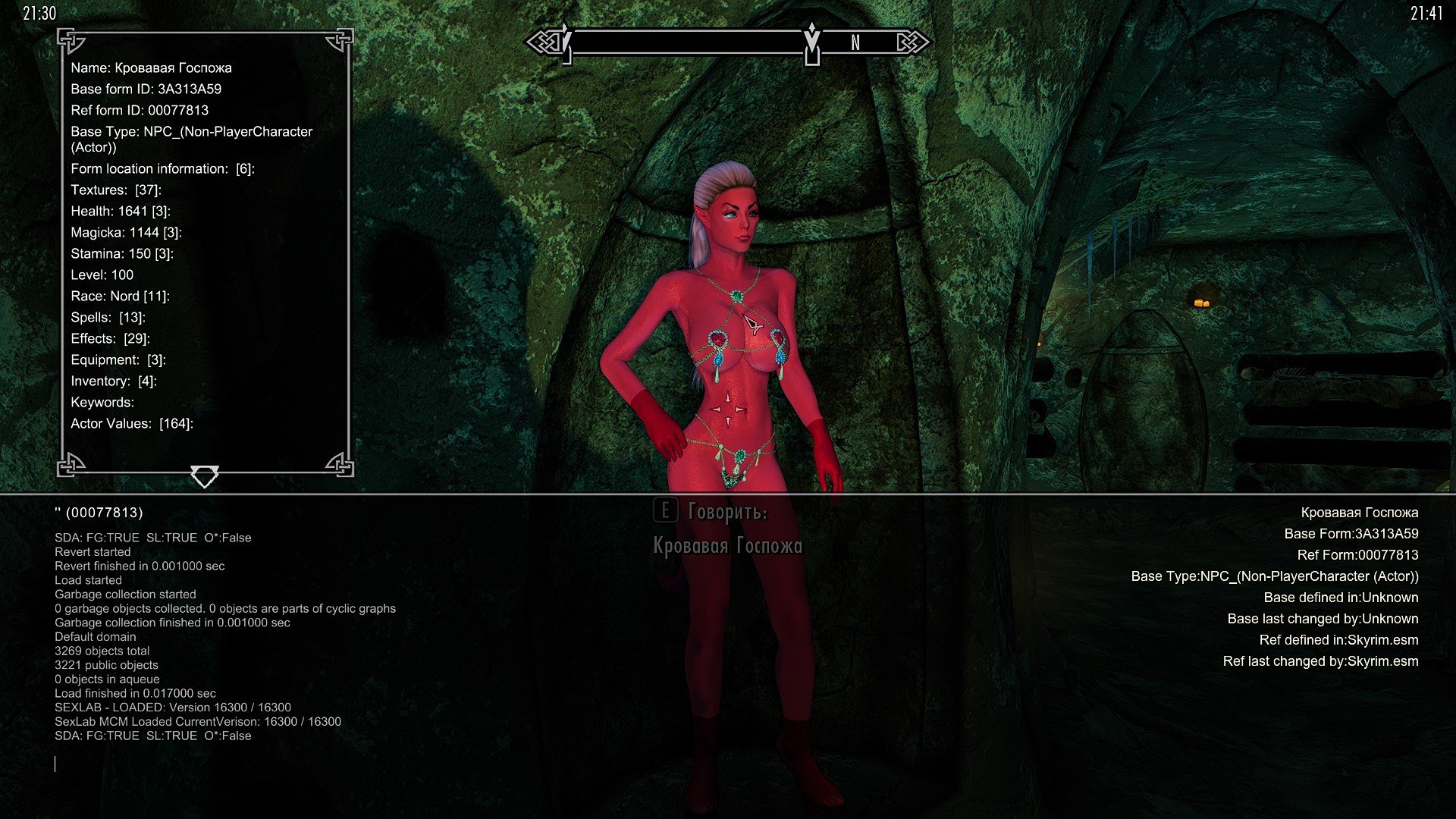This screenshot has width=1456, height=819.
Task: Open the Stamina value details
Action: (x=122, y=253)
